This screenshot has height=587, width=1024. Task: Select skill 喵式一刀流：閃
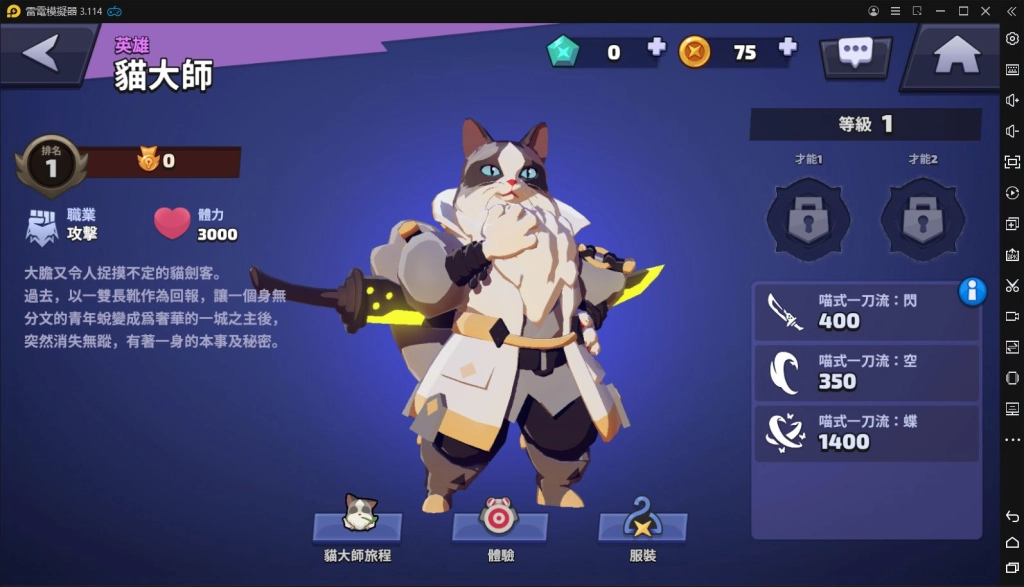tap(865, 311)
